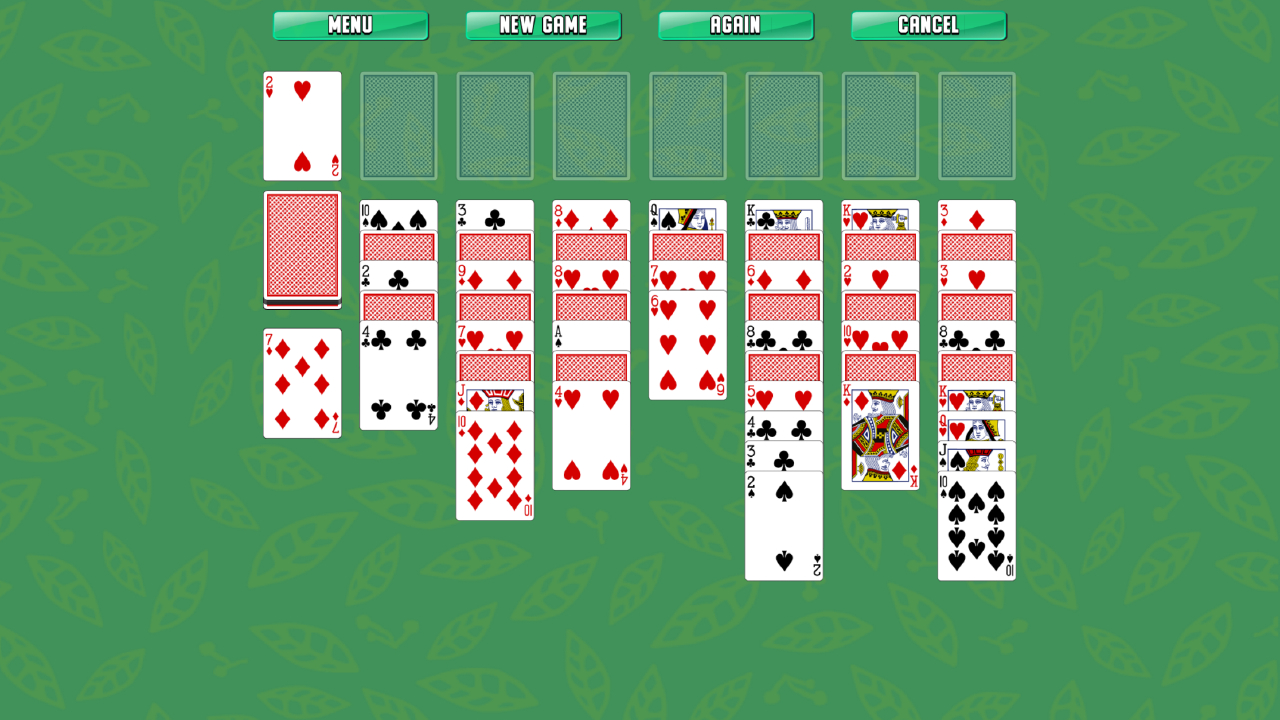Image resolution: width=1280 pixels, height=720 pixels.
Task: Start a NEW GAME
Action: tap(543, 26)
